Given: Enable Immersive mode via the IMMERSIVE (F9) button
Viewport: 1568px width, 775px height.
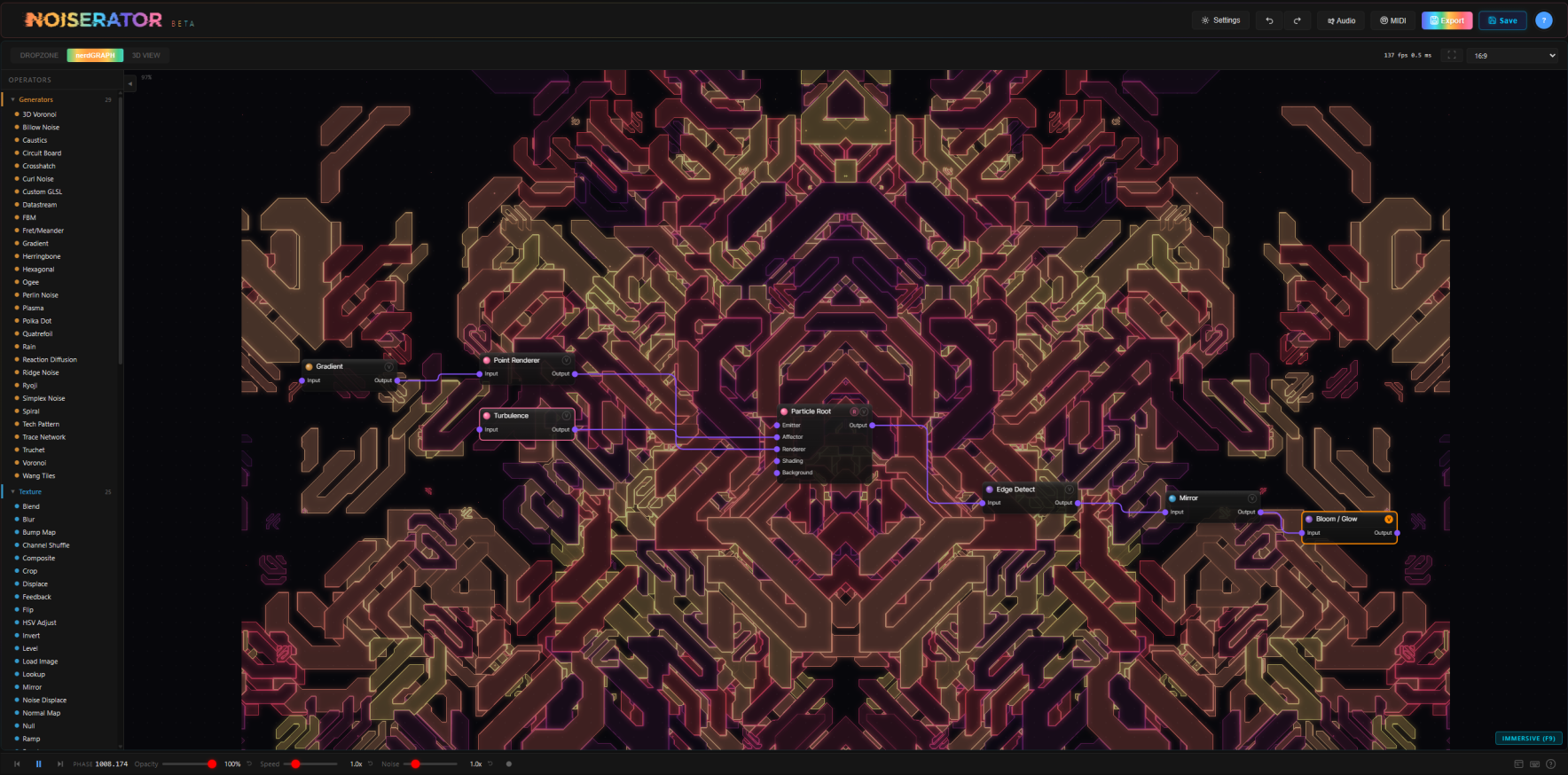Looking at the screenshot, I should 1529,738.
